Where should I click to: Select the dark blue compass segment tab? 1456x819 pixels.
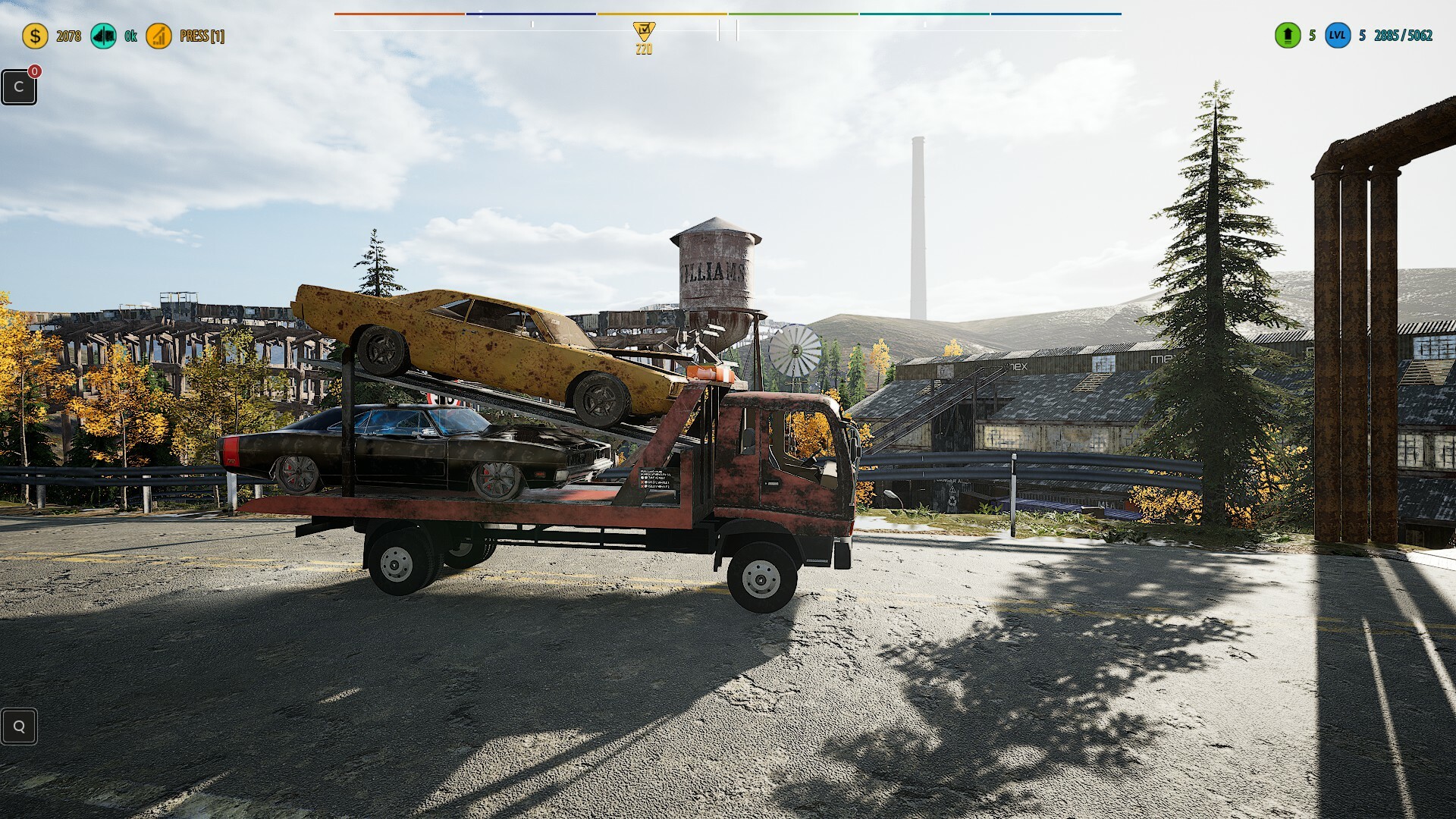click(x=531, y=12)
